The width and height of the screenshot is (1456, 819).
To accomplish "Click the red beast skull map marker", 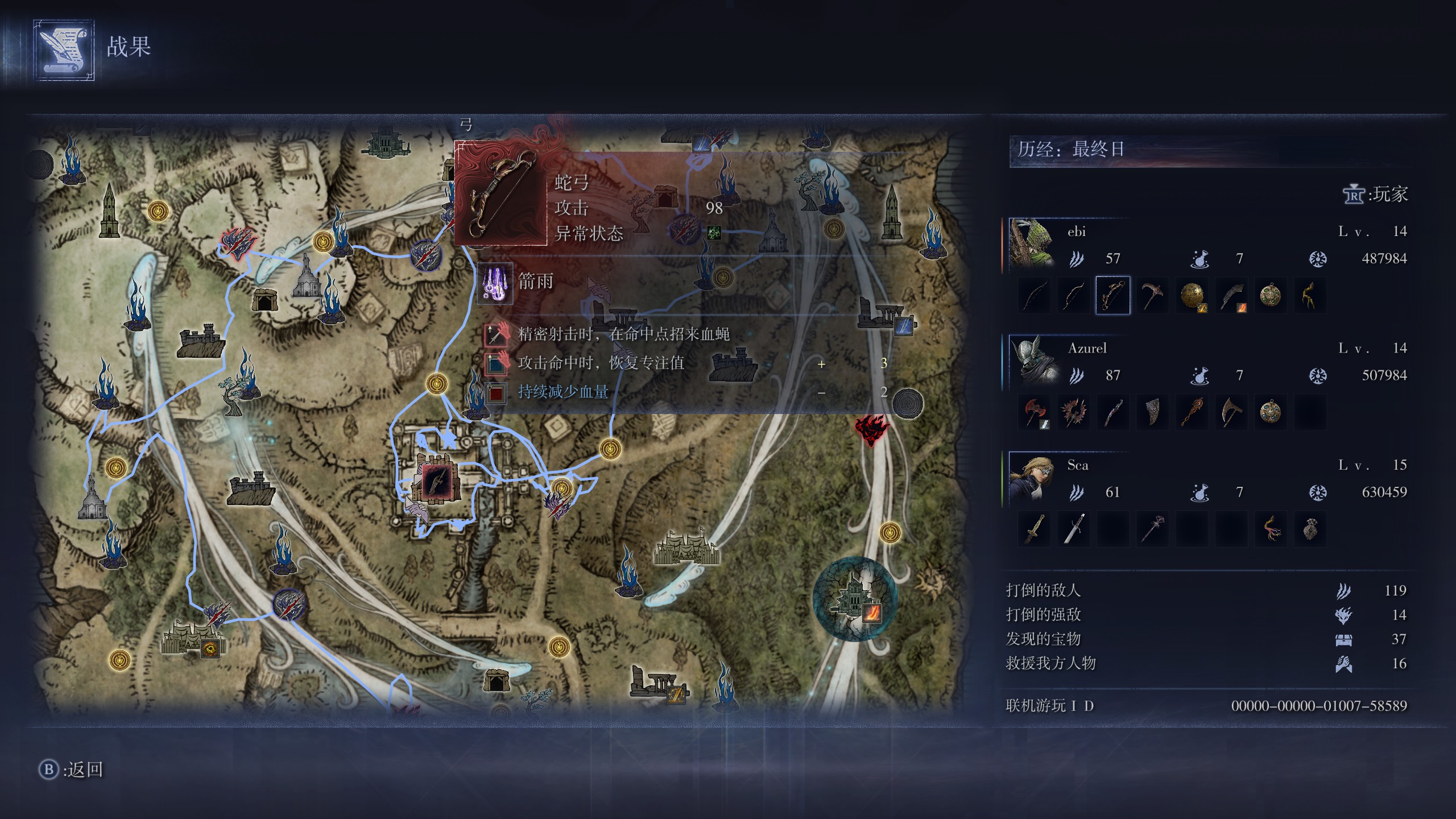I will pos(871,429).
